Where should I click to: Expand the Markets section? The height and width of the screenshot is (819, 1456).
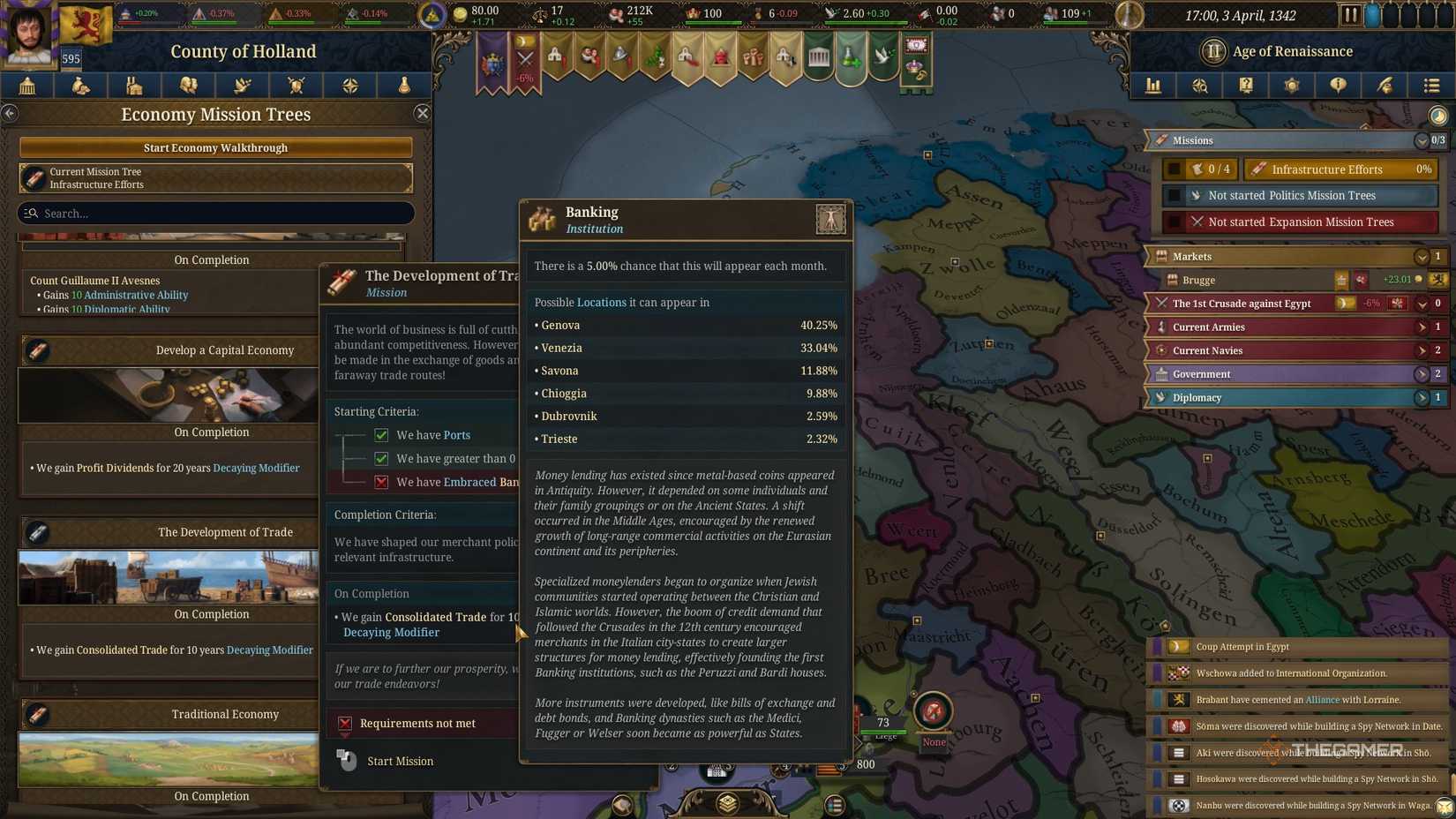[x=1422, y=257]
